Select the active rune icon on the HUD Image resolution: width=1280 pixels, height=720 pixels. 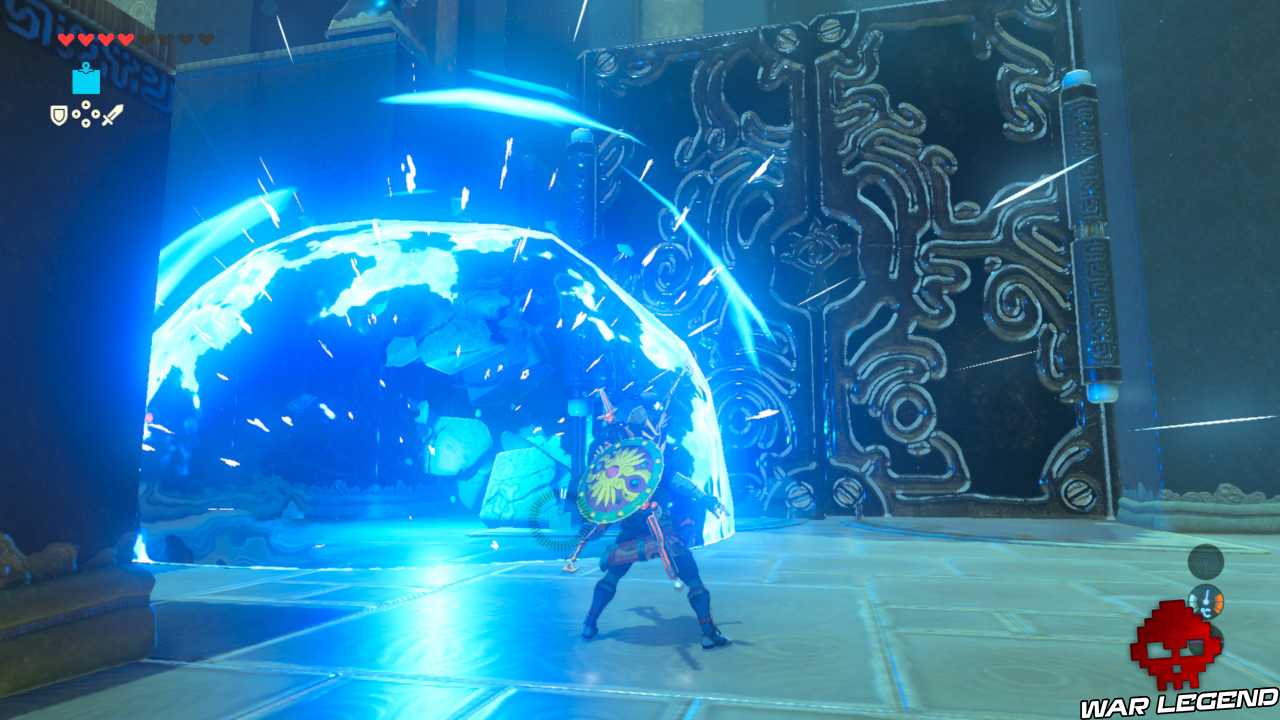click(86, 82)
